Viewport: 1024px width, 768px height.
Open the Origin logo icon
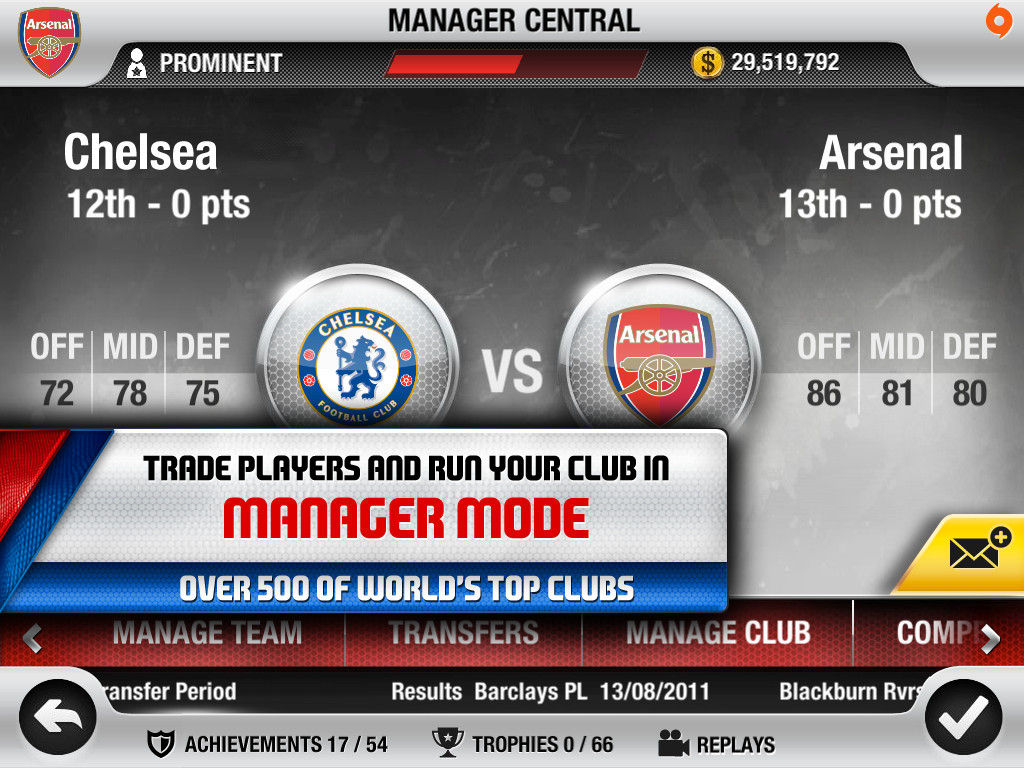[998, 19]
